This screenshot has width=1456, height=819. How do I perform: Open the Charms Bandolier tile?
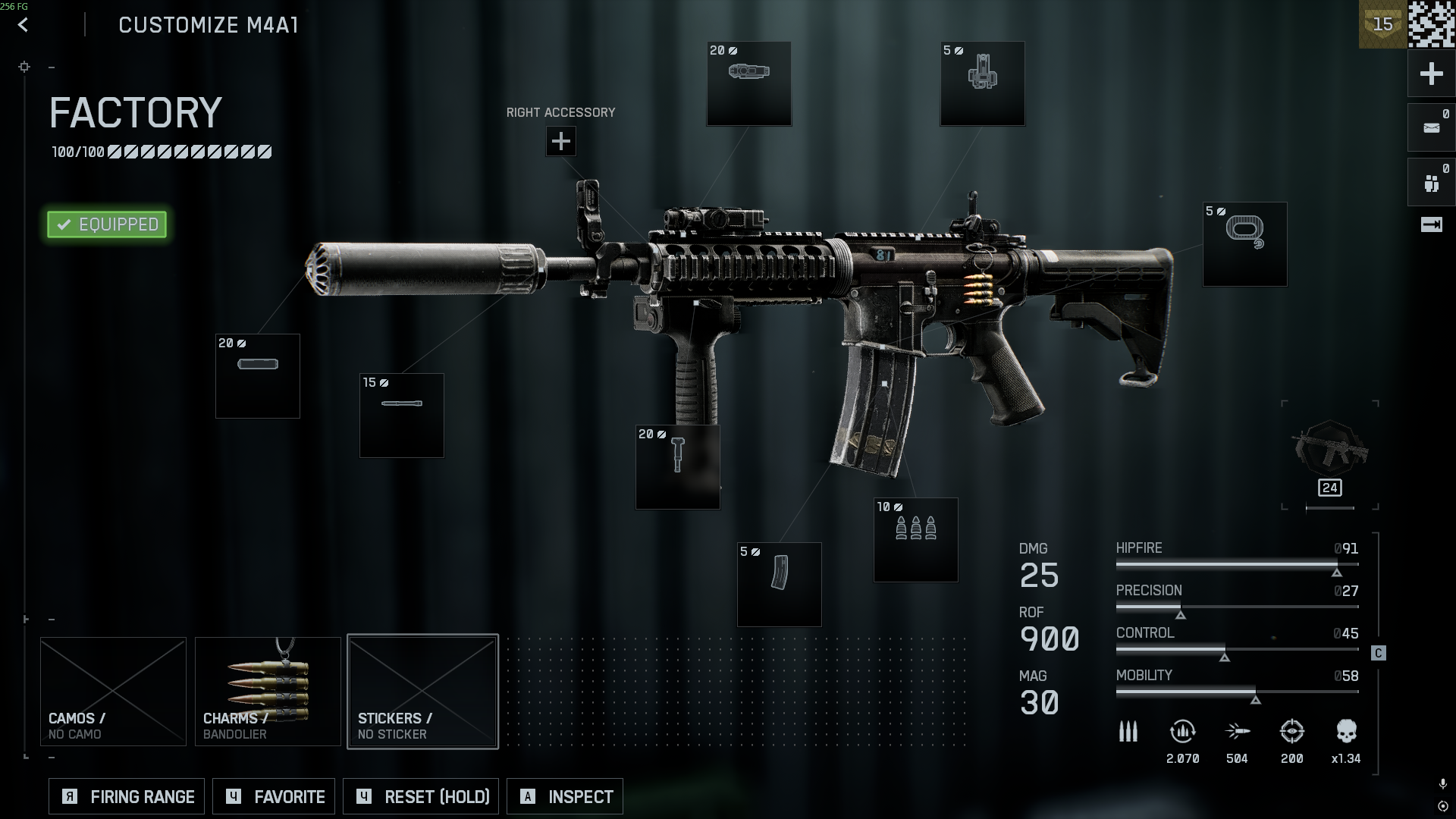pos(268,691)
